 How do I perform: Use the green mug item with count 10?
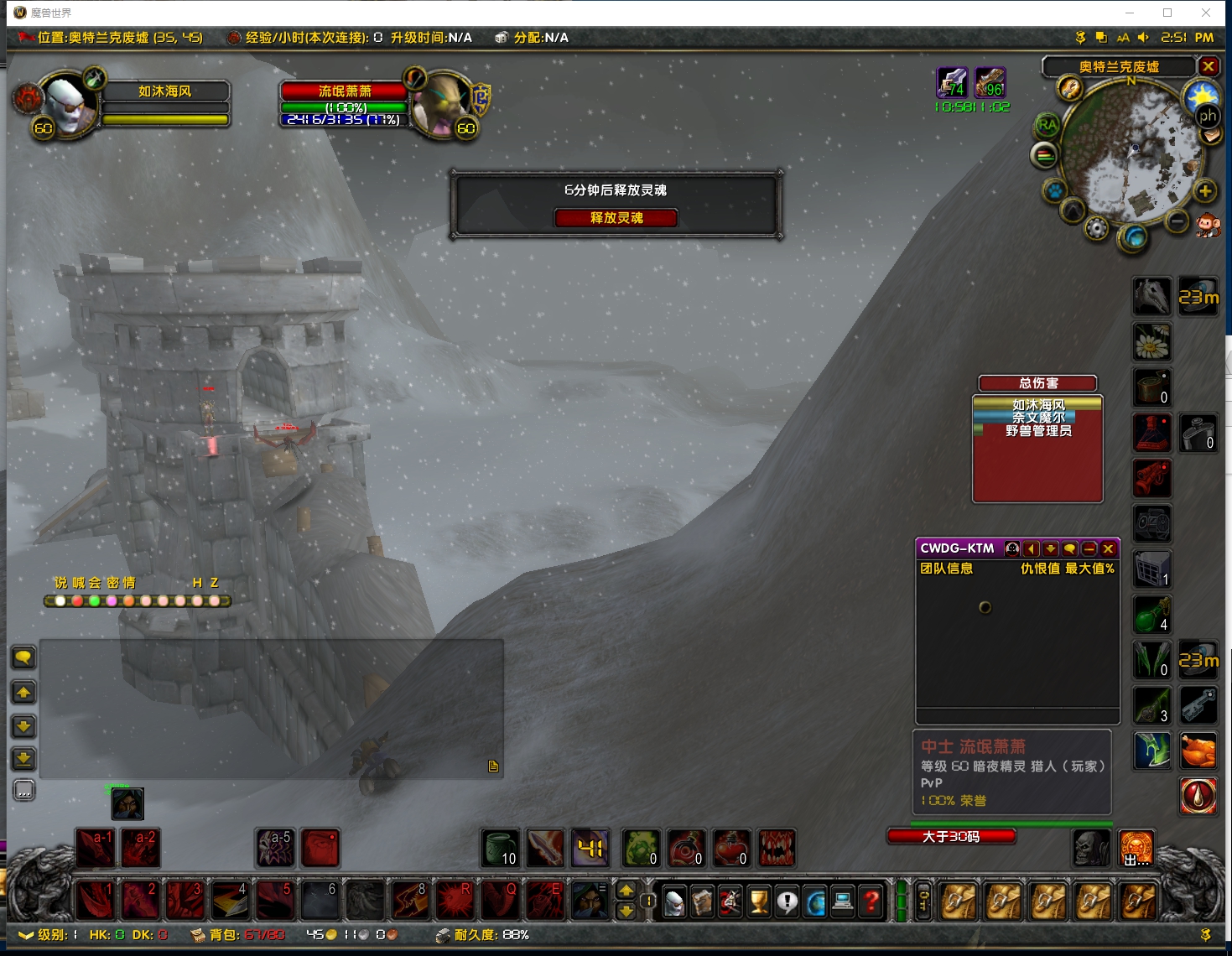coord(502,848)
